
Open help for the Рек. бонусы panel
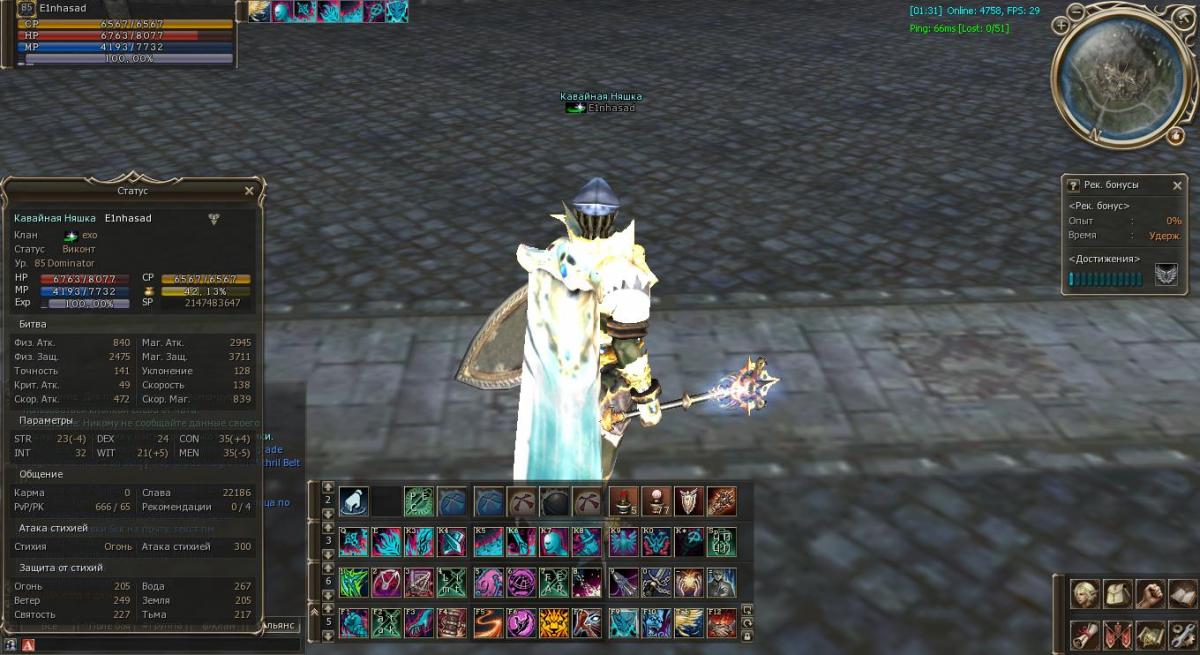tap(1073, 185)
